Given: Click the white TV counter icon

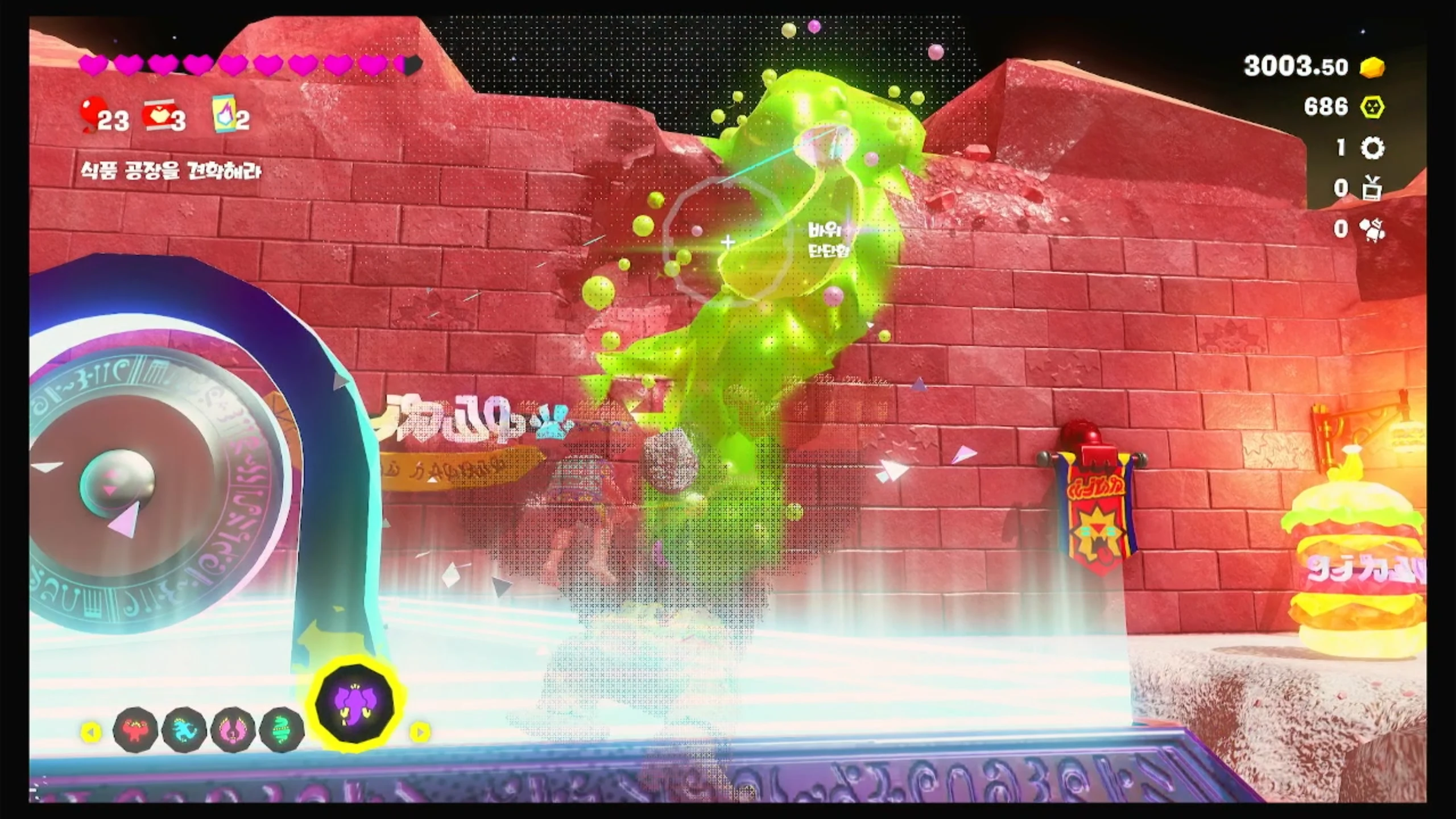Looking at the screenshot, I should pyautogui.click(x=1372, y=188).
